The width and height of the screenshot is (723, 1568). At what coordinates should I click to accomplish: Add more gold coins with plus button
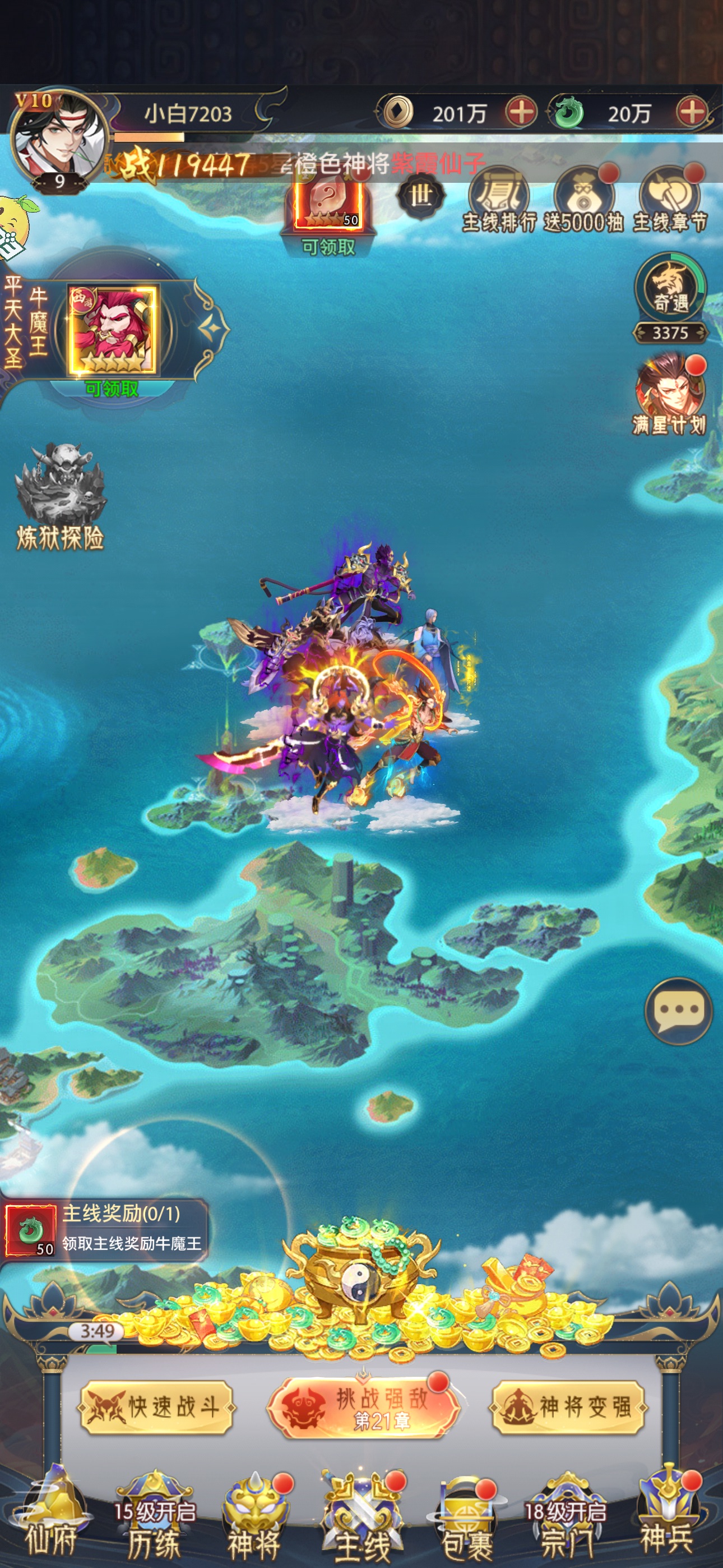point(521,113)
